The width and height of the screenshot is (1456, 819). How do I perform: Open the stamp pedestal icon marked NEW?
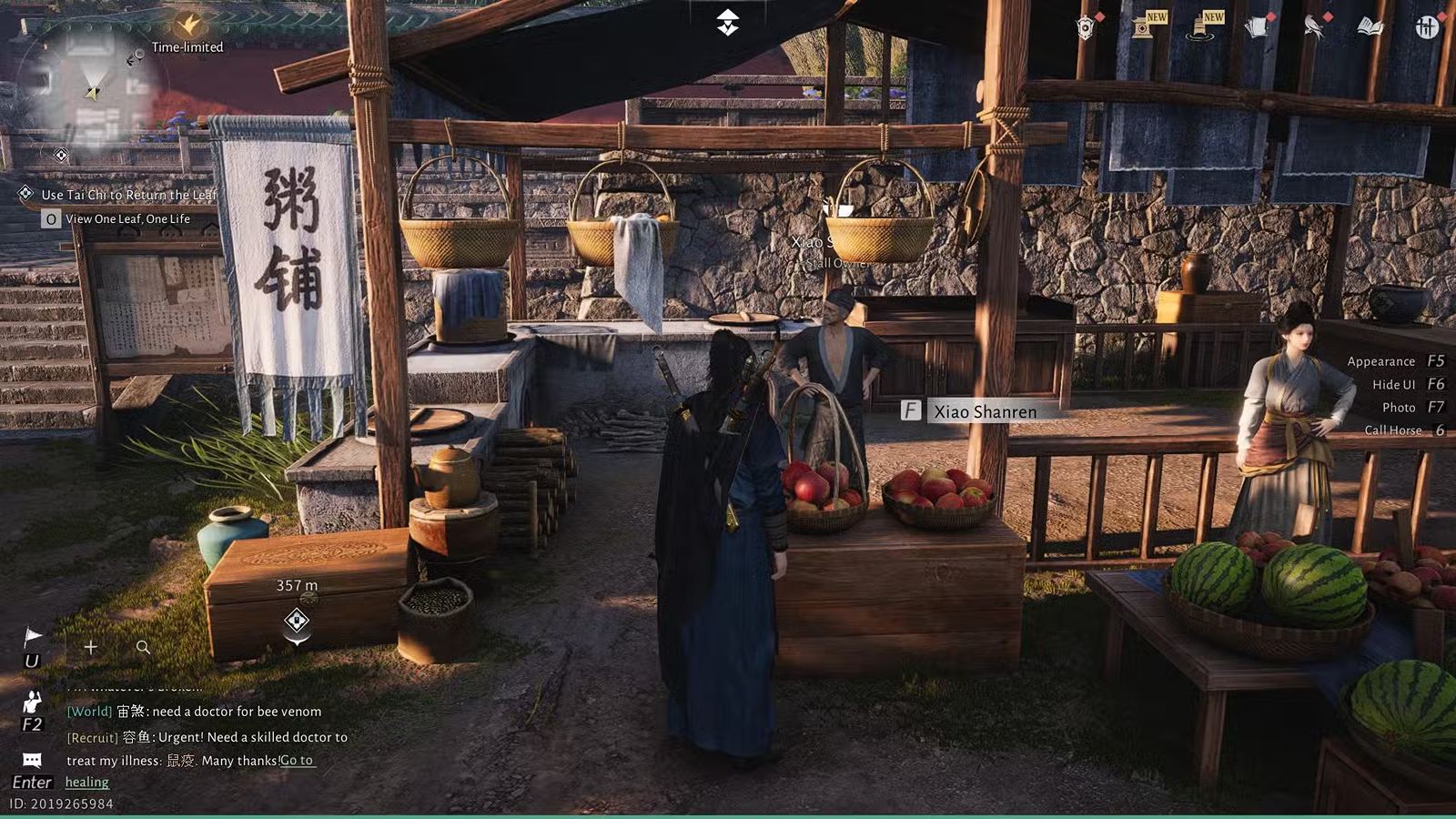tap(1143, 27)
